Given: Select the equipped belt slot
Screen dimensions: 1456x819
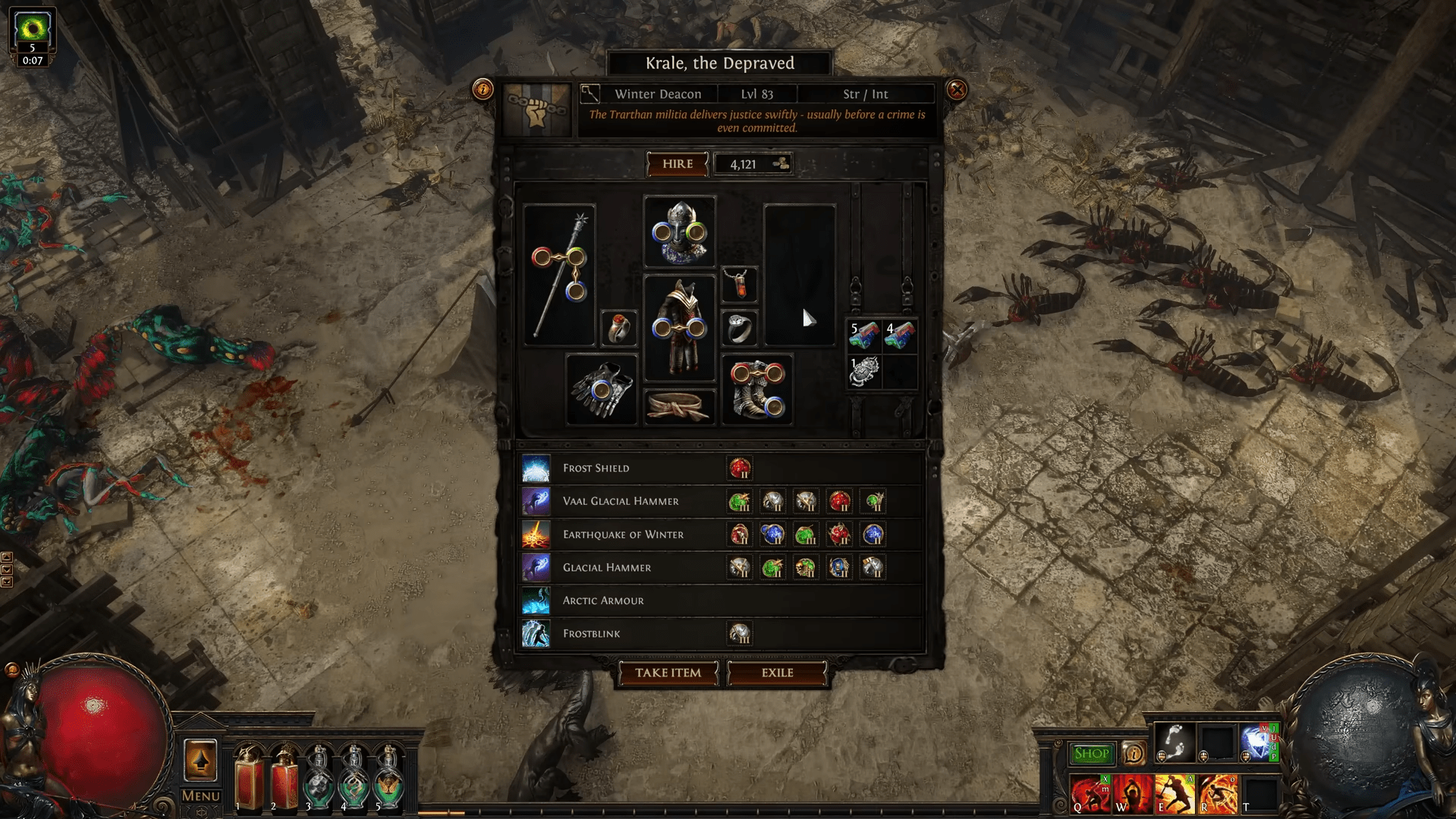Looking at the screenshot, I should click(679, 406).
